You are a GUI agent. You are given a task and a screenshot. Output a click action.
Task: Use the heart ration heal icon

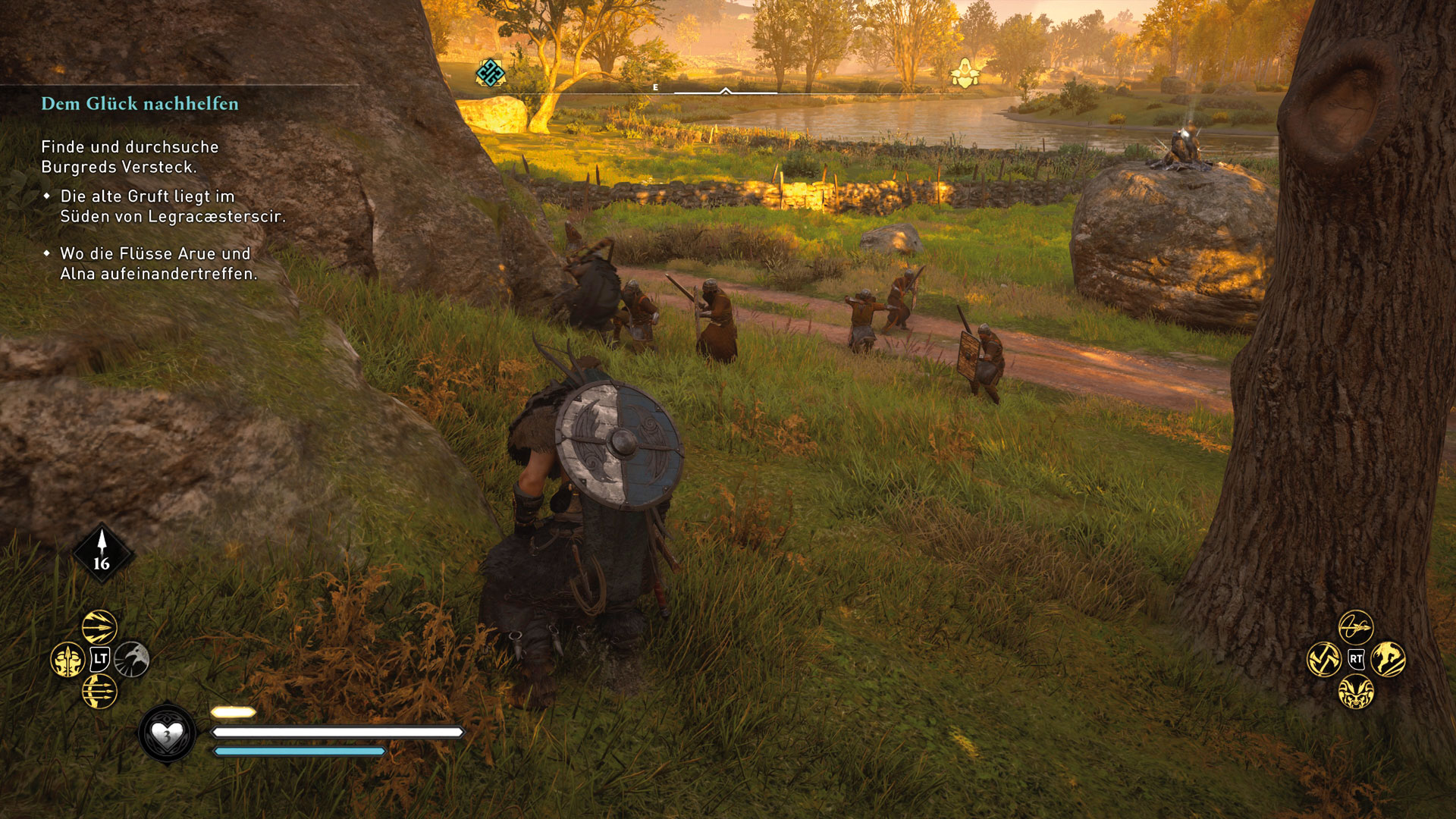[x=167, y=733]
